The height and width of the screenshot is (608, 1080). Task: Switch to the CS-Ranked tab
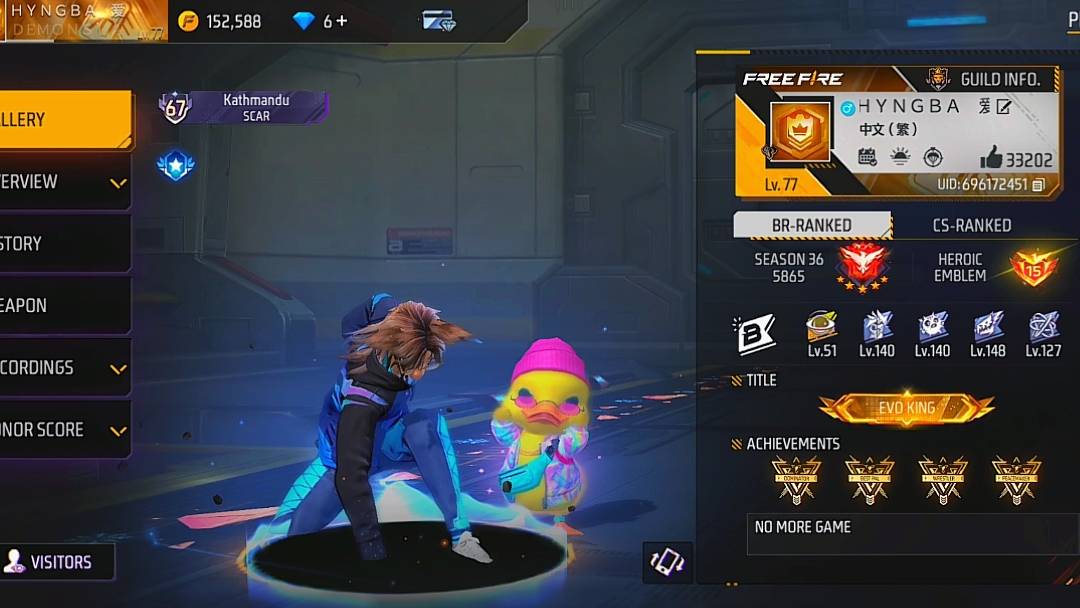[x=971, y=225]
